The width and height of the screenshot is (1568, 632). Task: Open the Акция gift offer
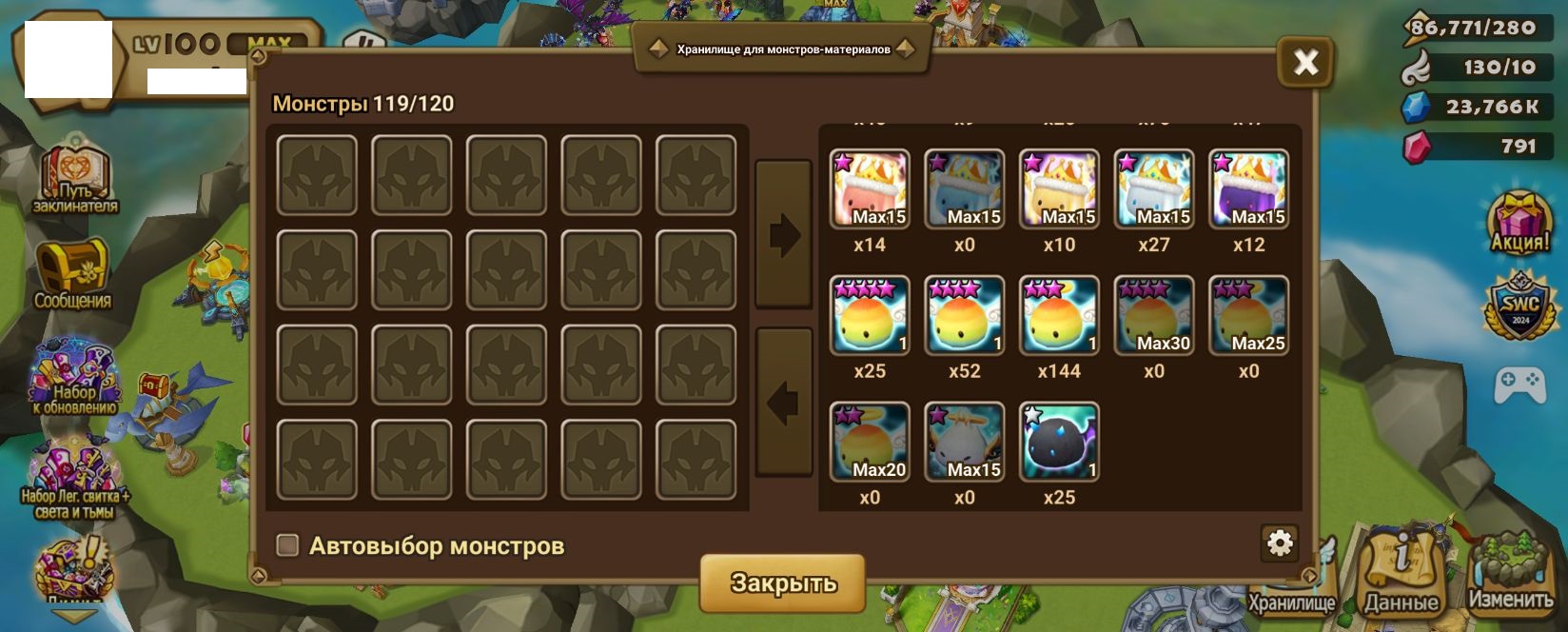(1519, 223)
